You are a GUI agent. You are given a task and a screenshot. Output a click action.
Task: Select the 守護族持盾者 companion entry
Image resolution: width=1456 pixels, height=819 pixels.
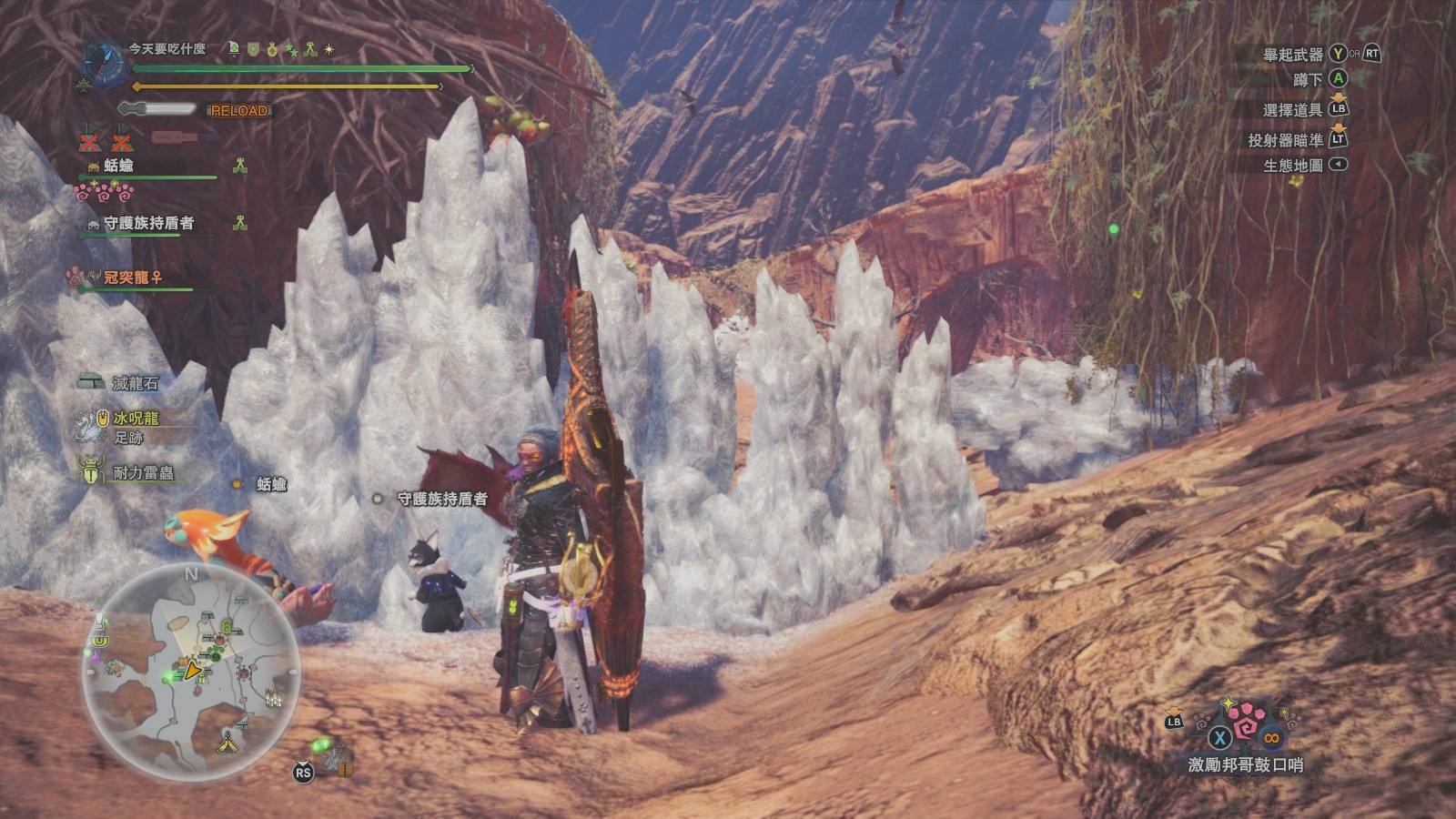[x=147, y=223]
